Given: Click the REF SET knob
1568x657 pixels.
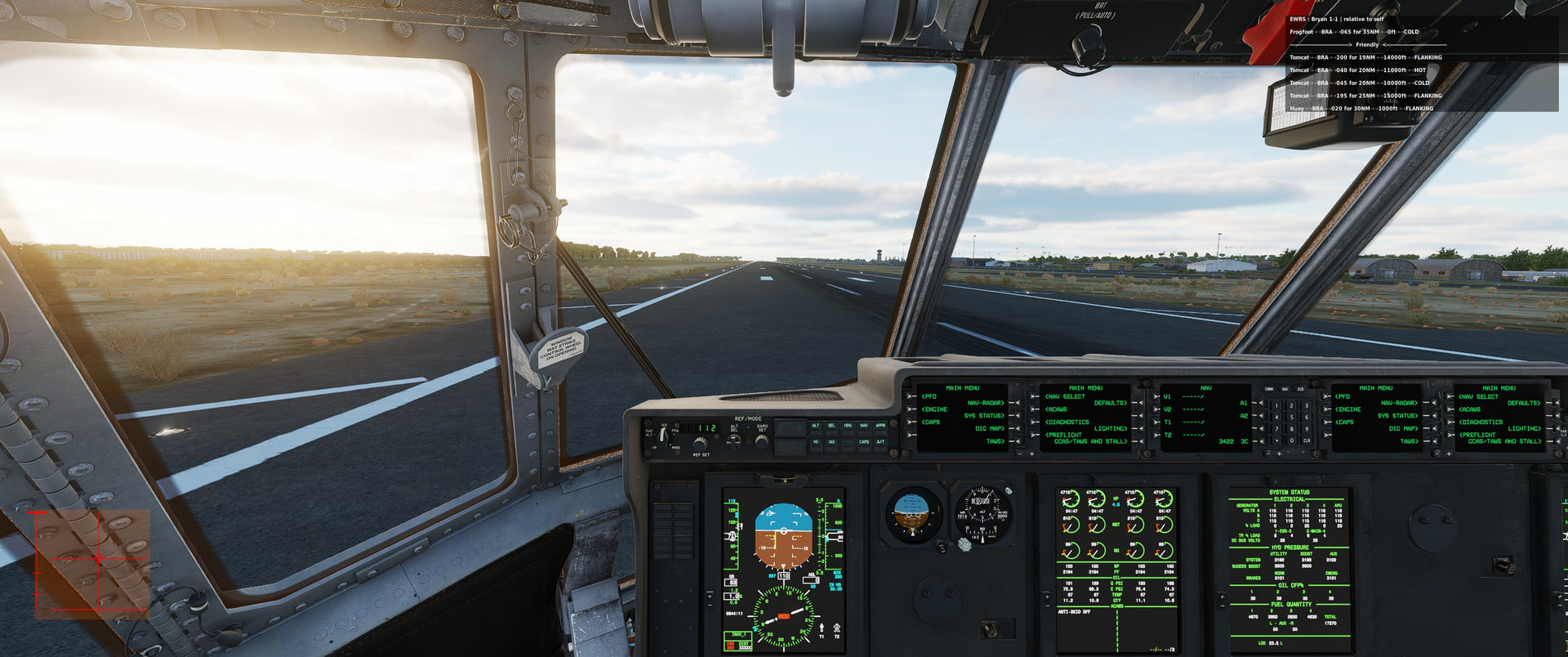Looking at the screenshot, I should coord(700,445).
